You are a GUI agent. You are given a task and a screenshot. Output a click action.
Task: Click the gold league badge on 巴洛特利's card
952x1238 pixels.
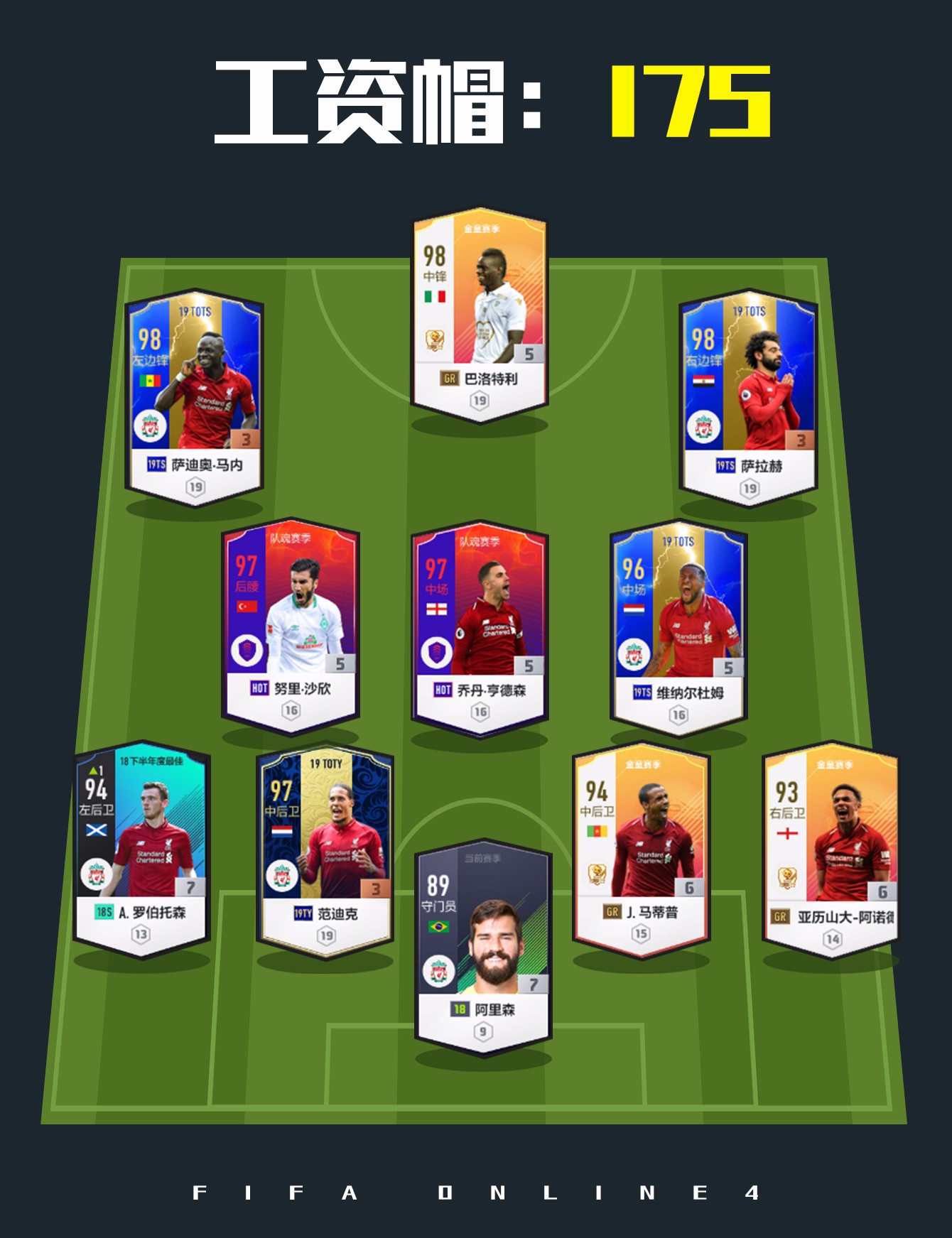[x=436, y=339]
